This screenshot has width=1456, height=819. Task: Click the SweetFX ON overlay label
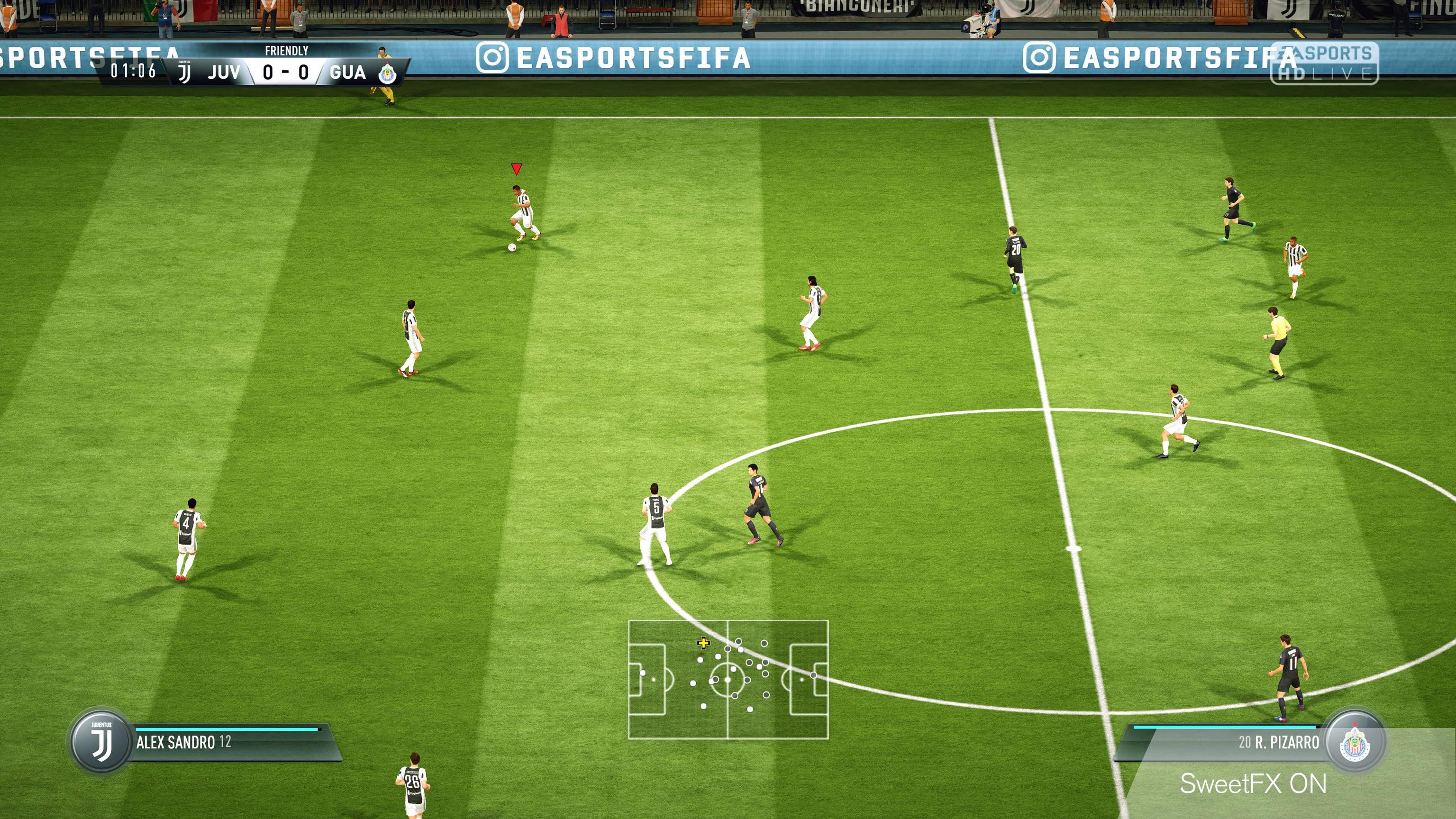(1253, 784)
